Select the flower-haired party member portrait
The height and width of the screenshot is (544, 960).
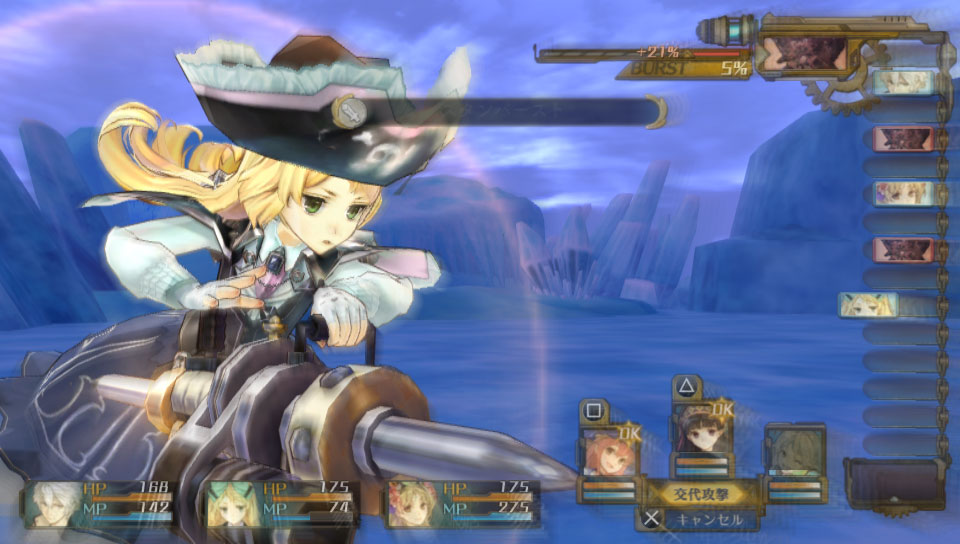(x=412, y=503)
